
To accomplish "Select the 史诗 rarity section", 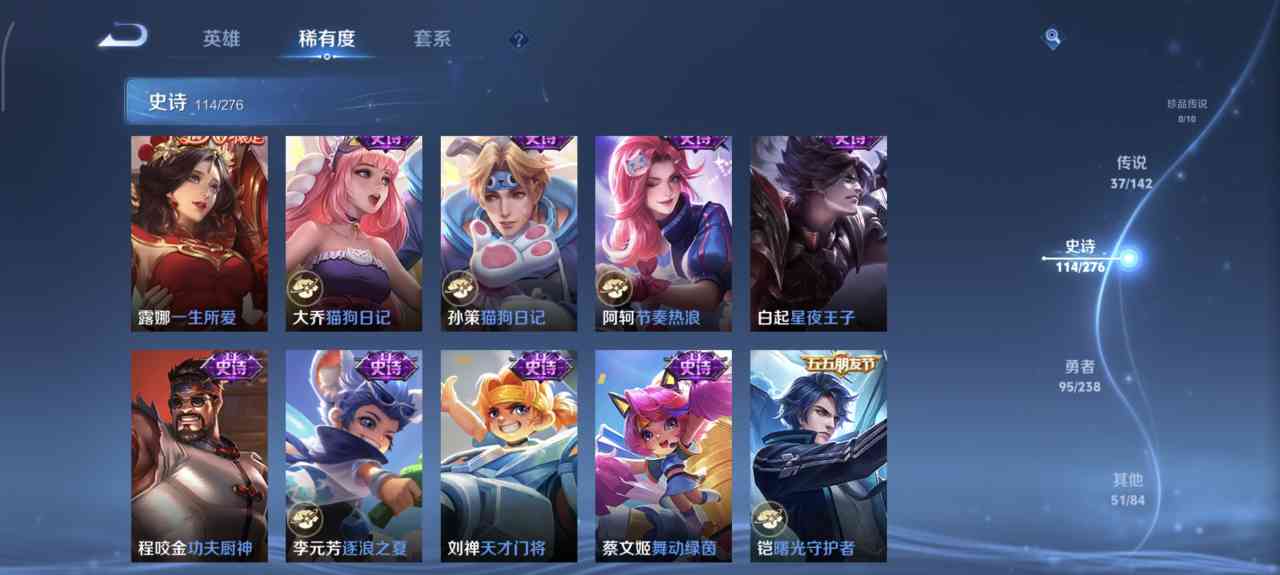I will [x=1080, y=255].
